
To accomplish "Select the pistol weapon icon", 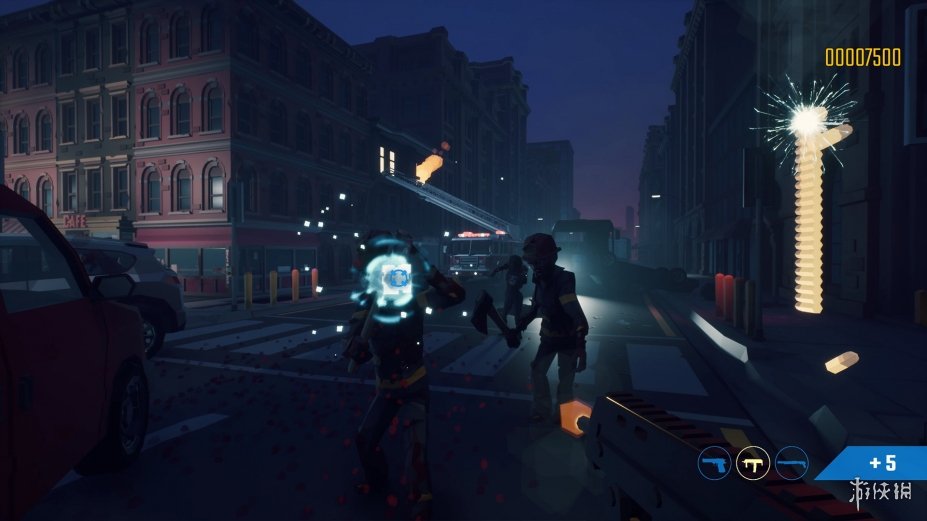I will 714,463.
